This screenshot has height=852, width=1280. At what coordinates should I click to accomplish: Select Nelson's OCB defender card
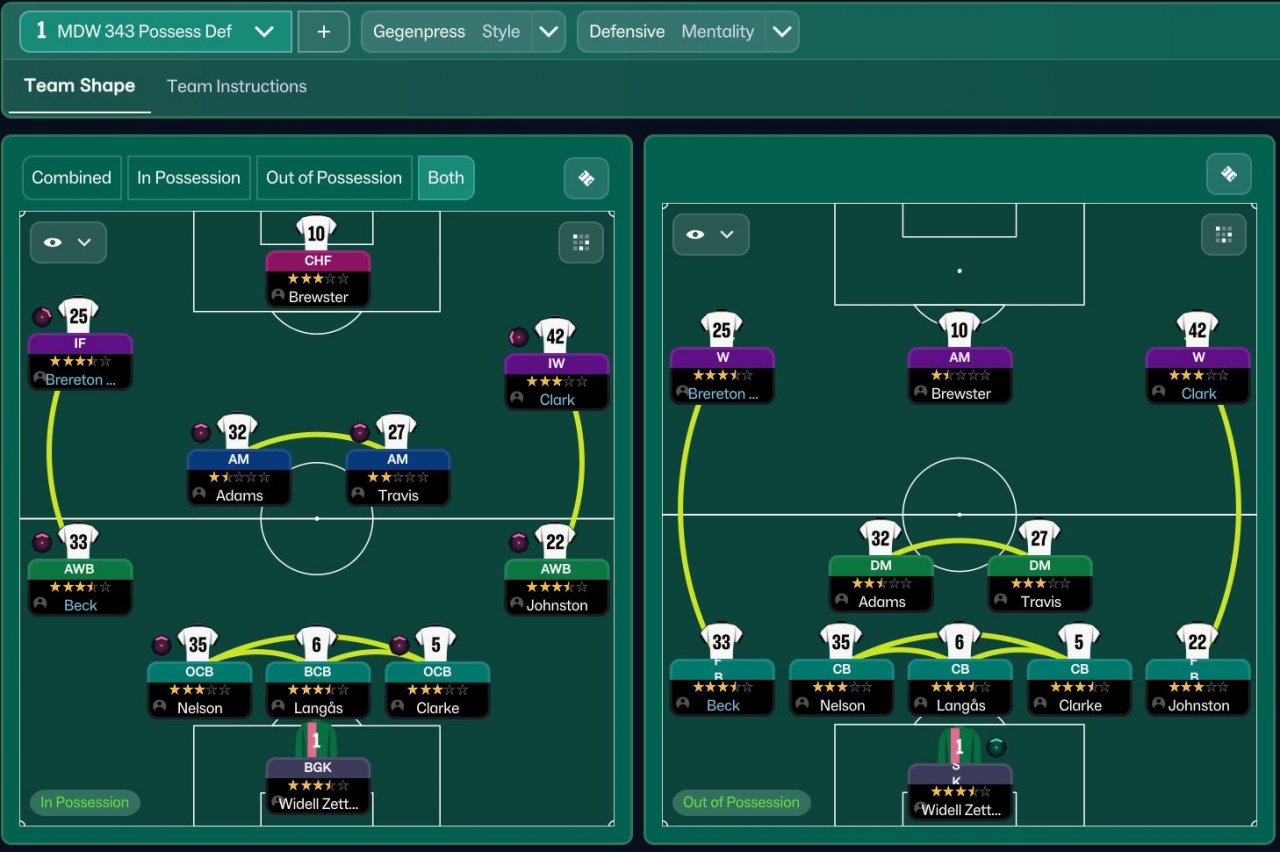199,689
